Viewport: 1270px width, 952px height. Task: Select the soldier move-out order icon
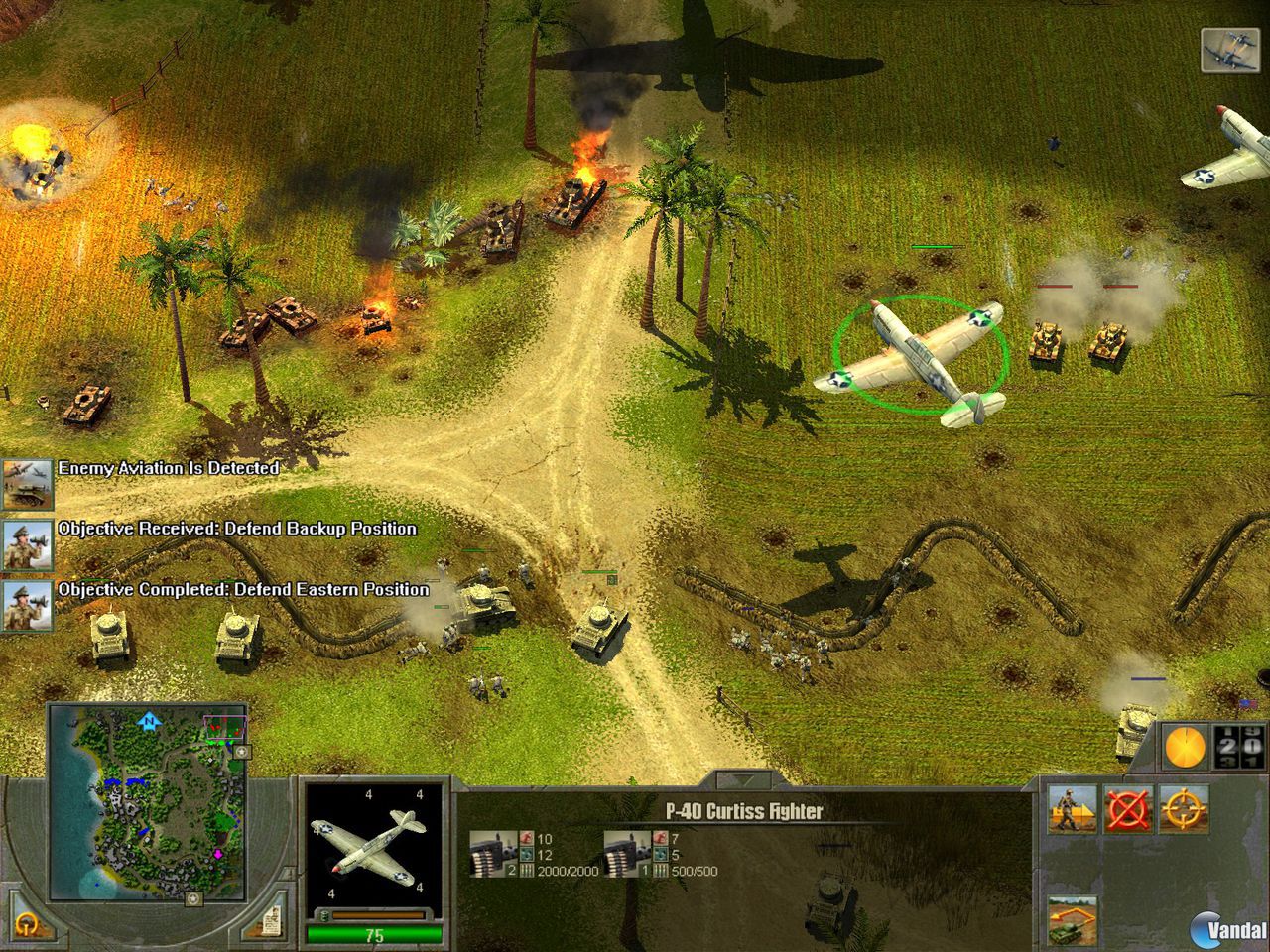[x=1071, y=809]
